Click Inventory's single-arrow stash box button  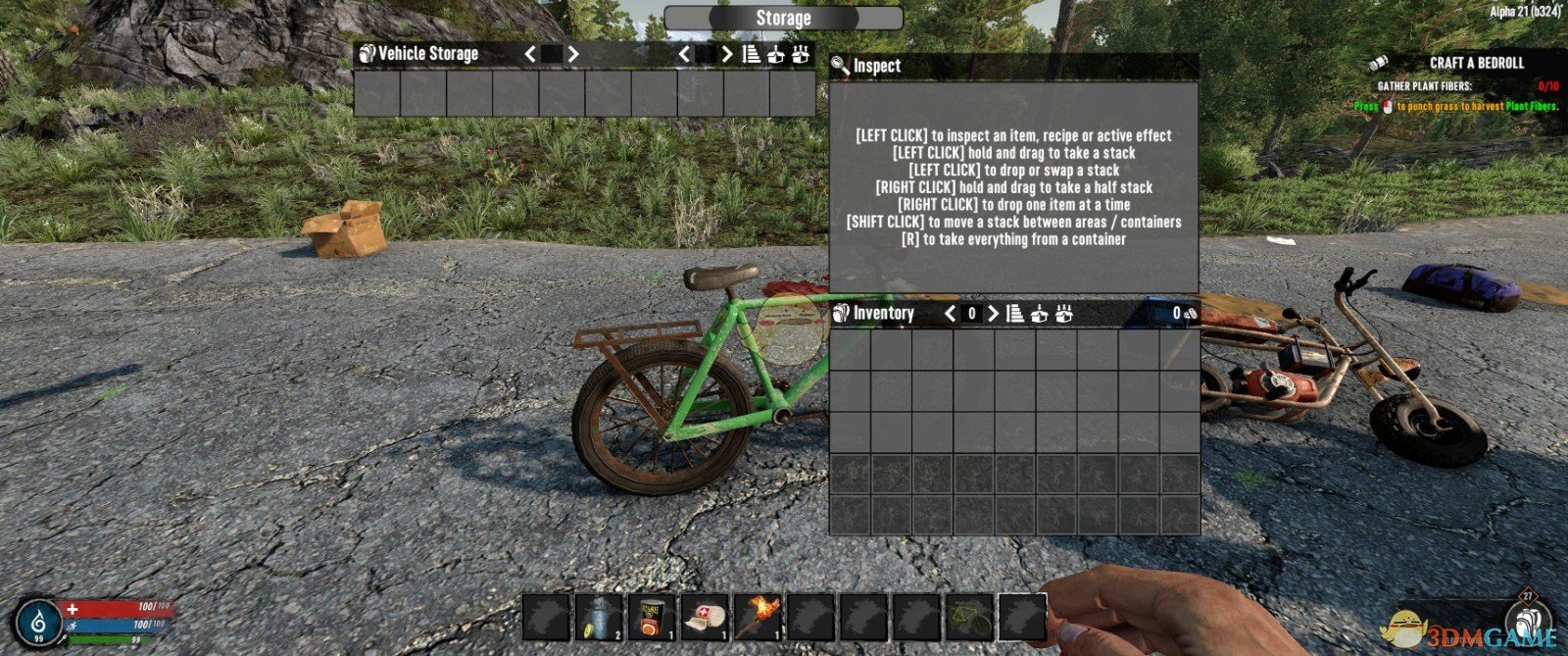click(1040, 314)
